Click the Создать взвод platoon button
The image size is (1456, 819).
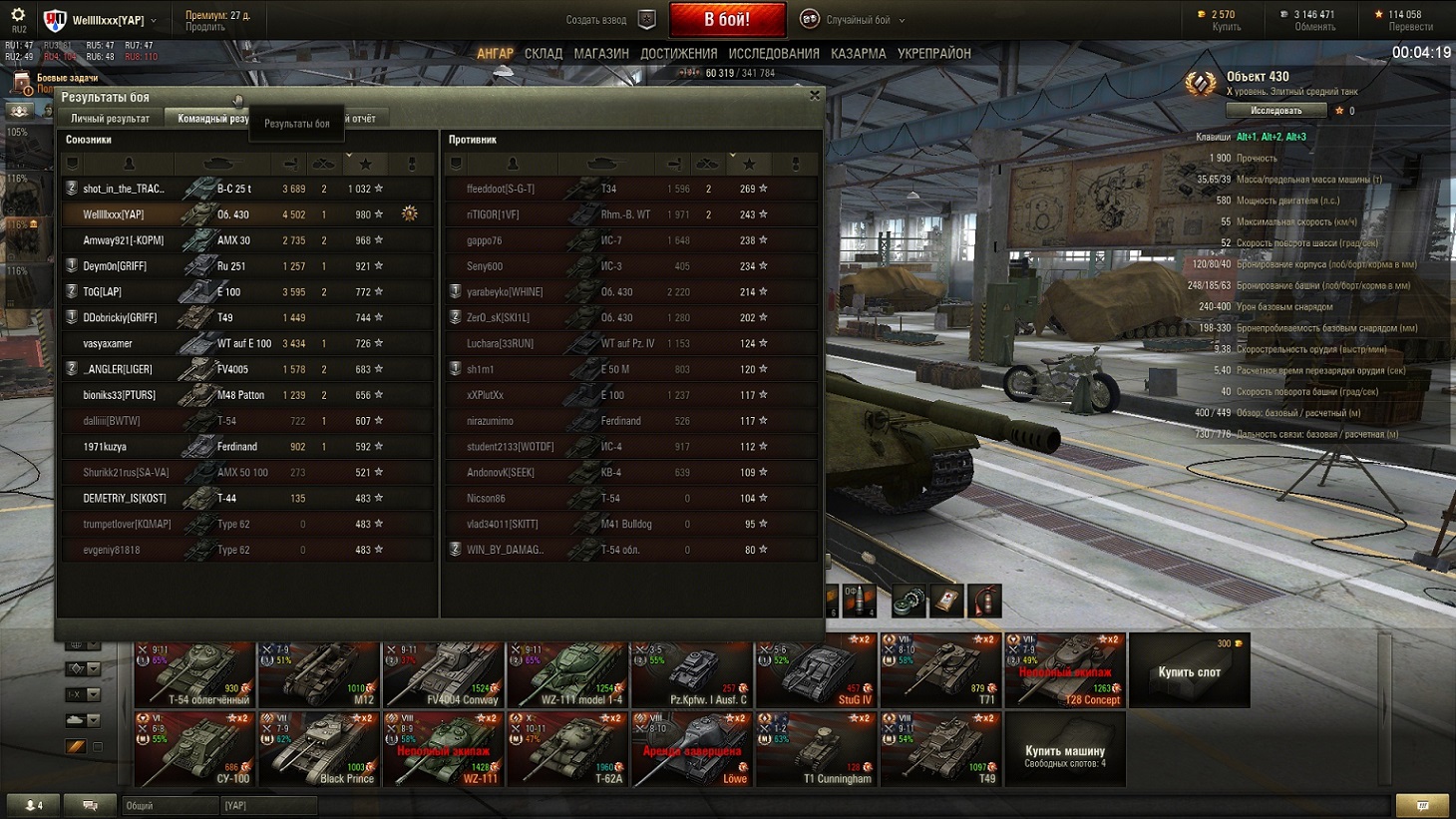(608, 20)
